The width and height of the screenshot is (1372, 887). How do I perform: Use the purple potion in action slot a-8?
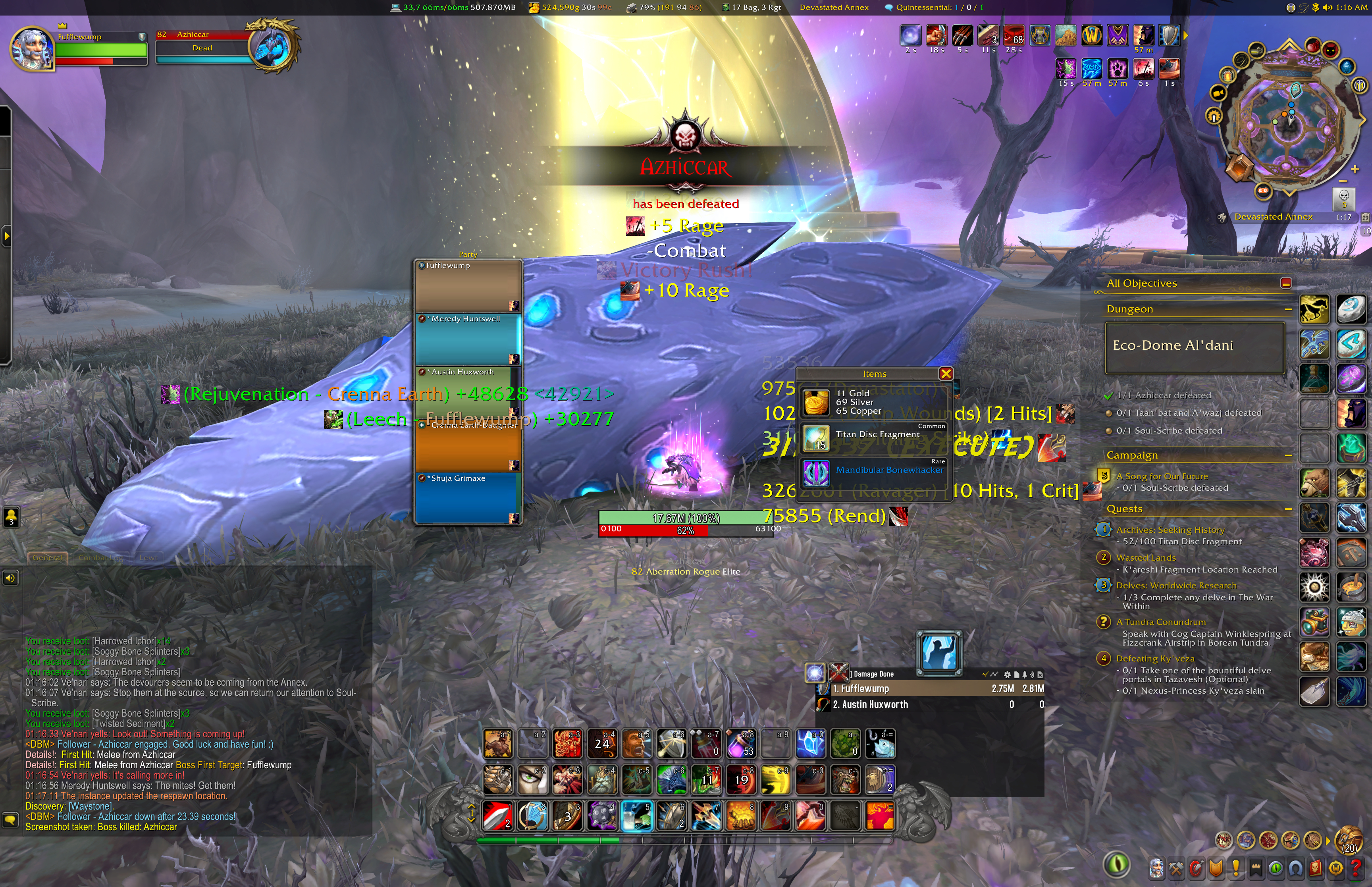(741, 744)
